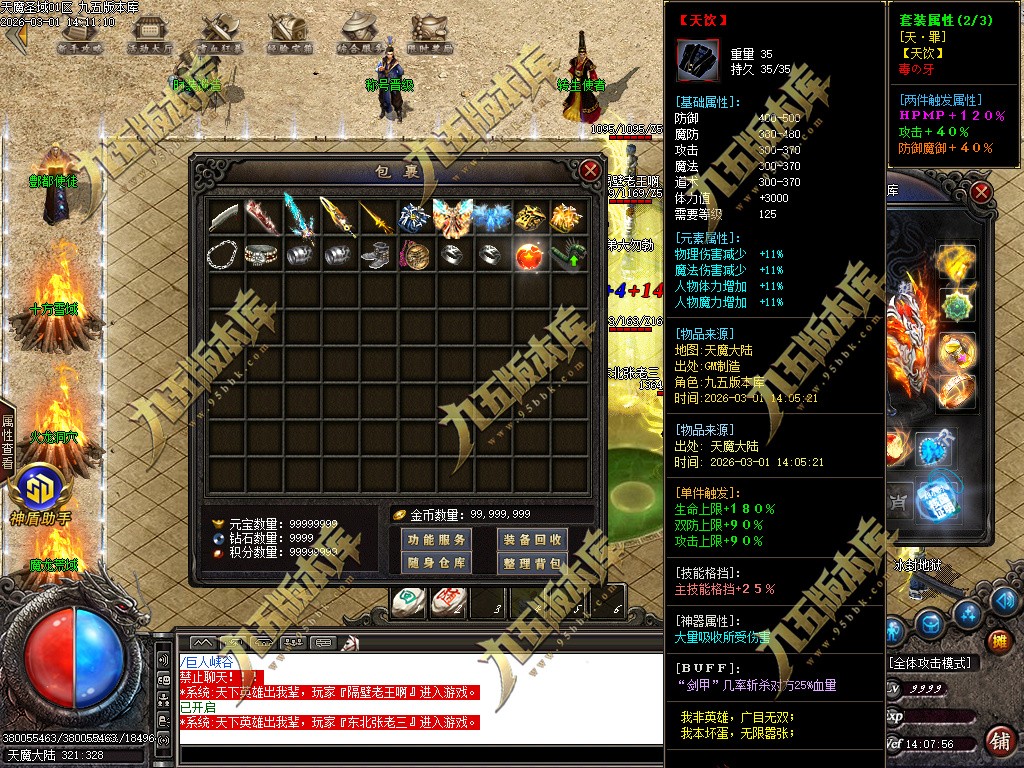Select the grey boots in inventory
1024x768 pixels.
click(377, 256)
